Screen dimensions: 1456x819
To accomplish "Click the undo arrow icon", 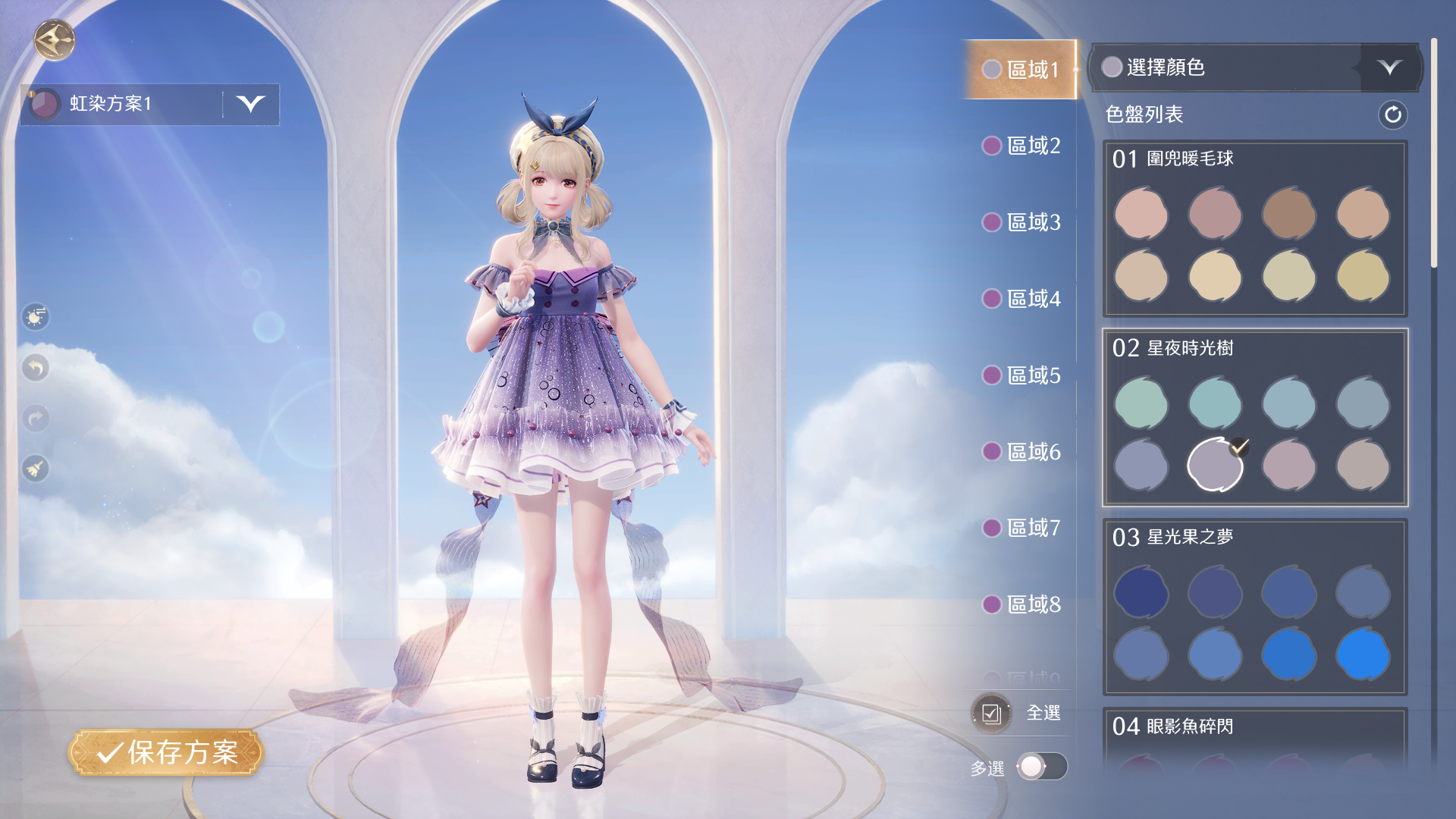I will point(36,369).
